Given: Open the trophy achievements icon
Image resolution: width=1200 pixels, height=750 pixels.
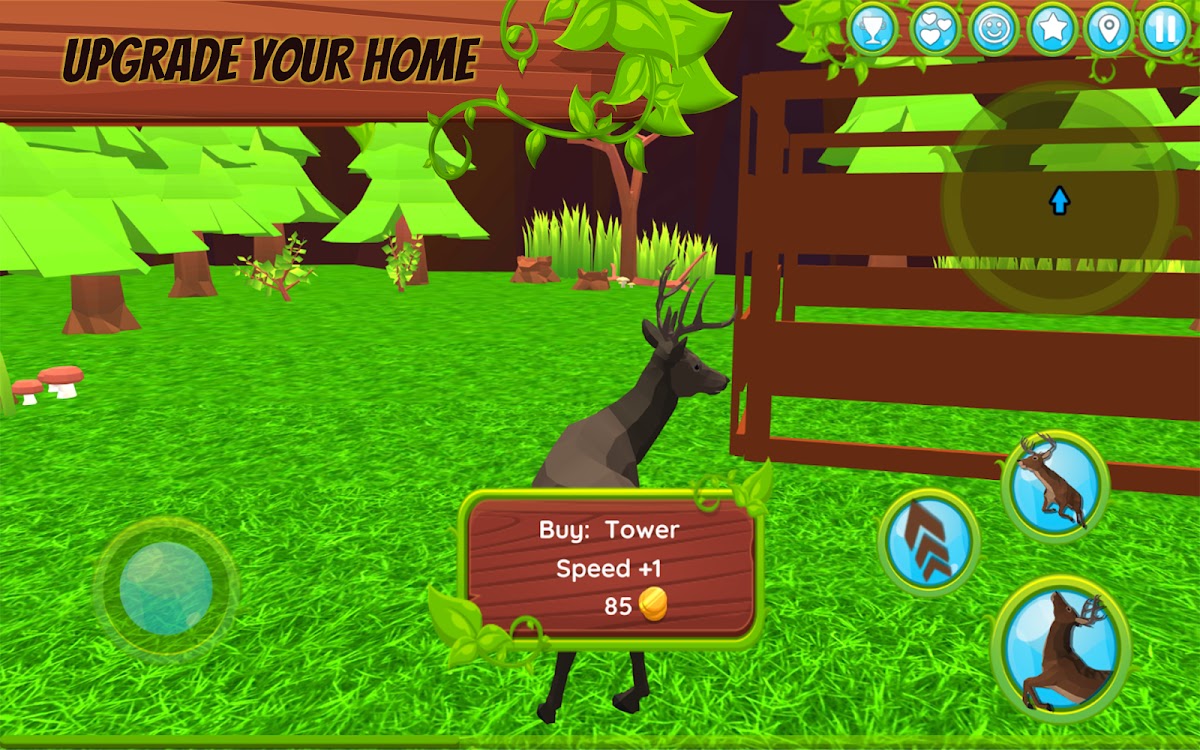Looking at the screenshot, I should 873,29.
